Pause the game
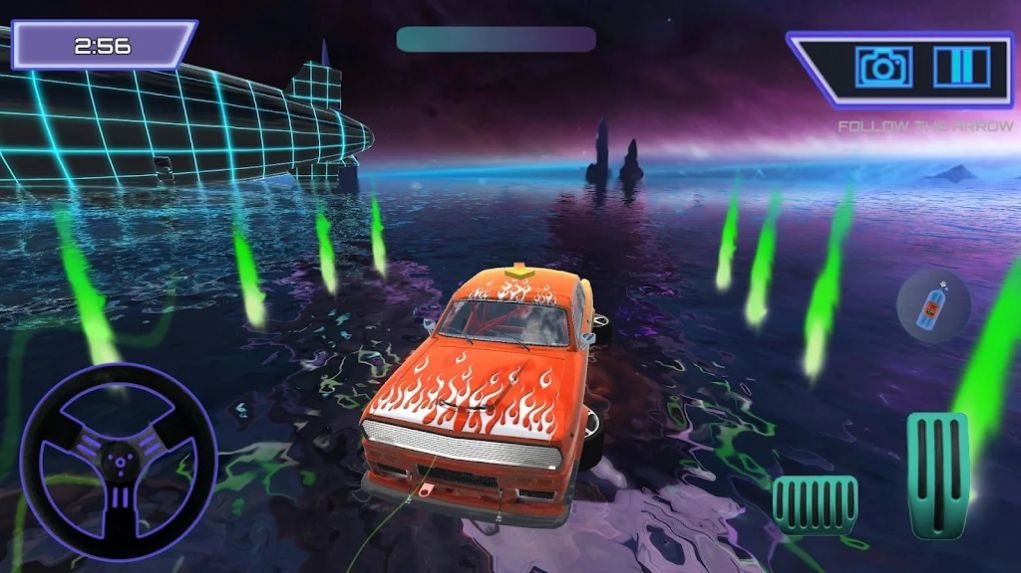This screenshot has width=1021, height=573. 961,67
